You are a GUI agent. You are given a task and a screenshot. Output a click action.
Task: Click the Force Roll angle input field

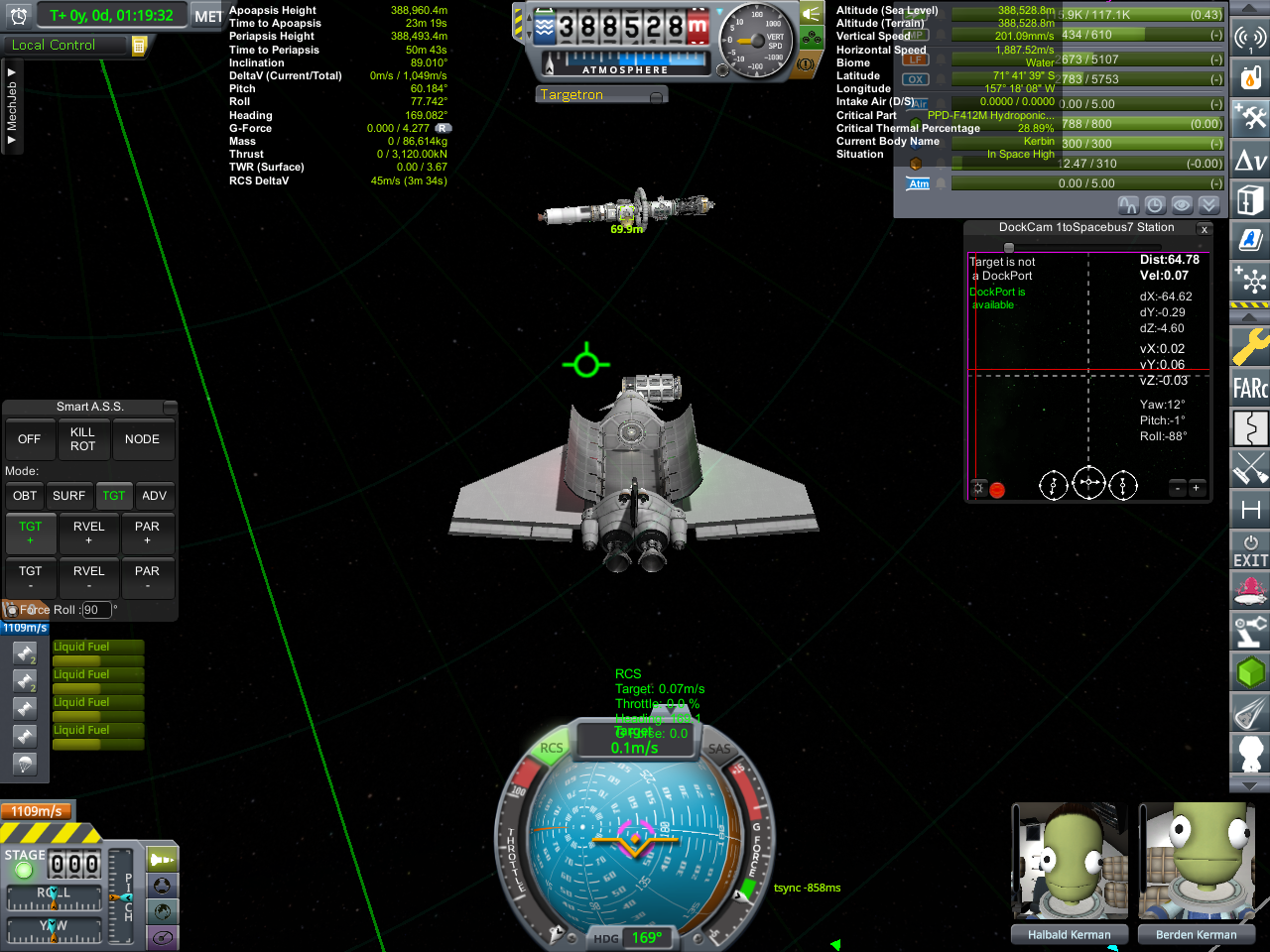point(96,611)
